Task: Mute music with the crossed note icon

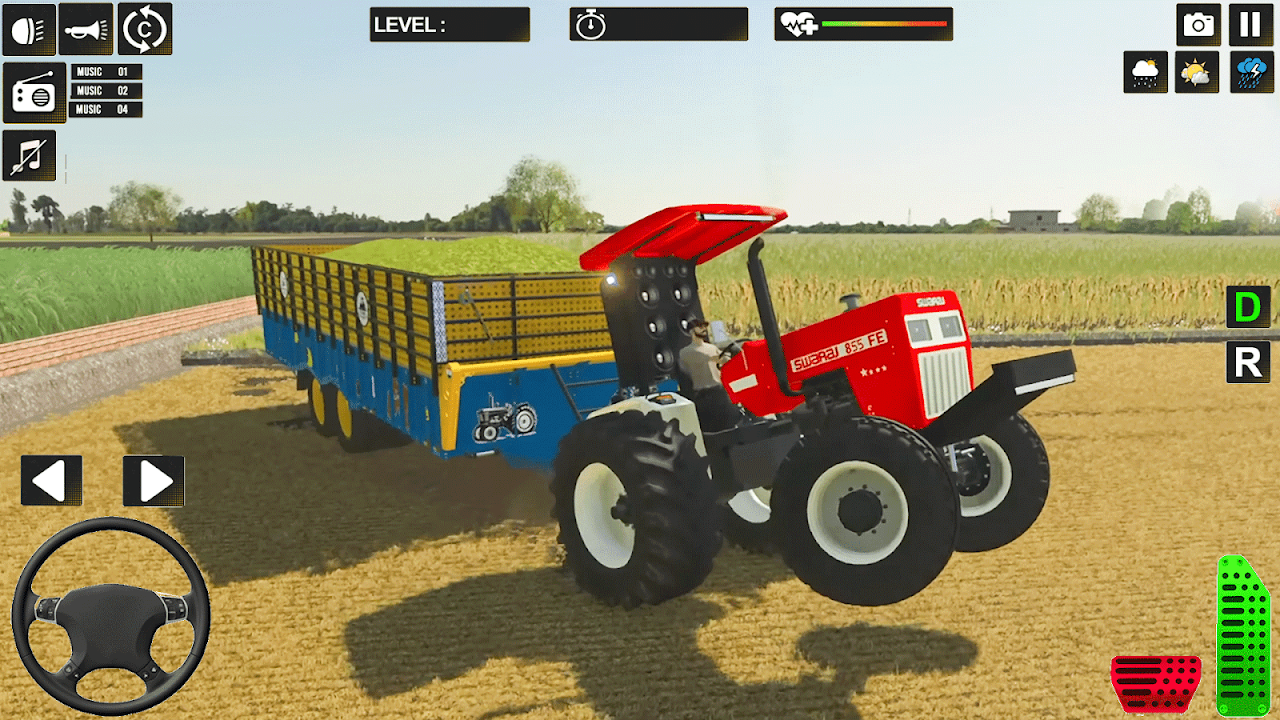Action: (29, 156)
